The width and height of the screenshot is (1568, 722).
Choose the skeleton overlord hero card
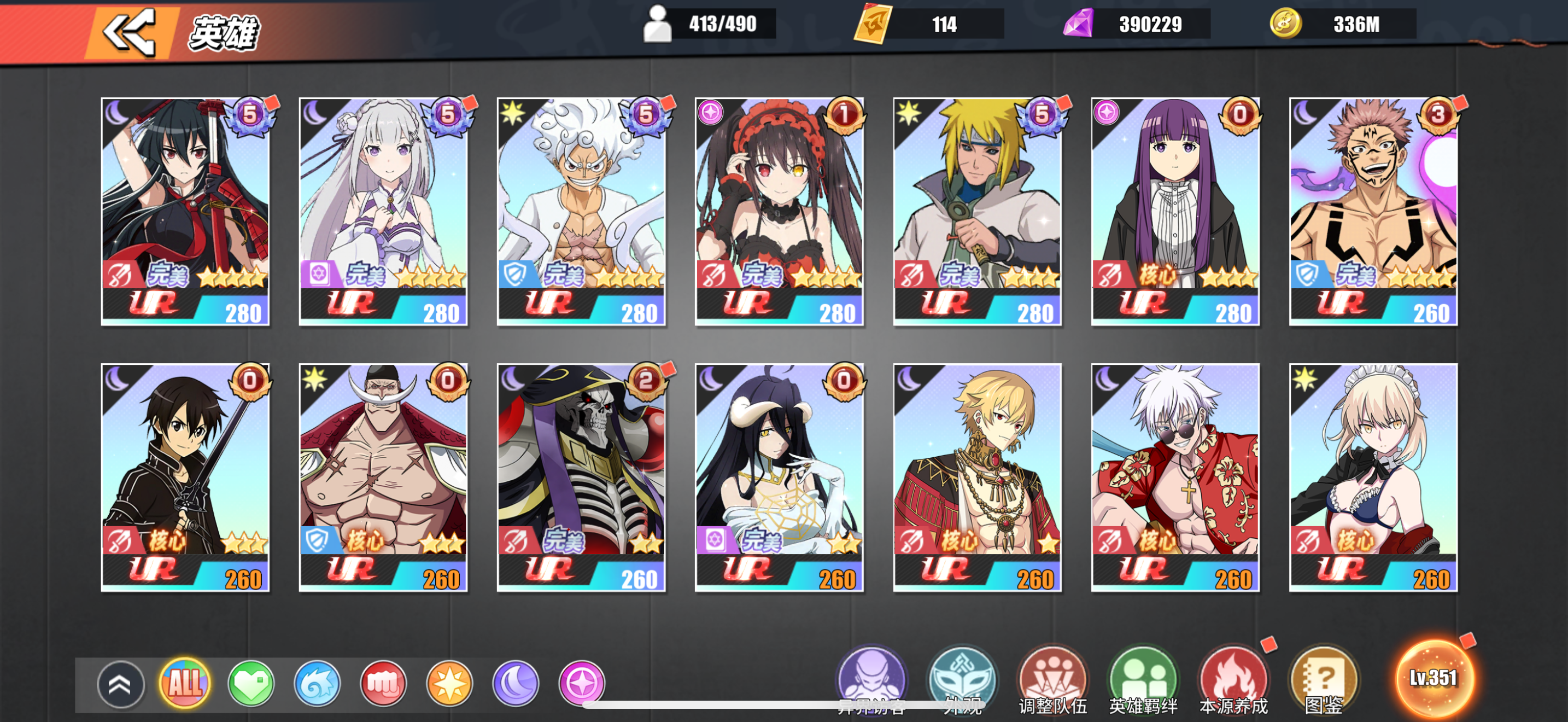[x=581, y=478]
